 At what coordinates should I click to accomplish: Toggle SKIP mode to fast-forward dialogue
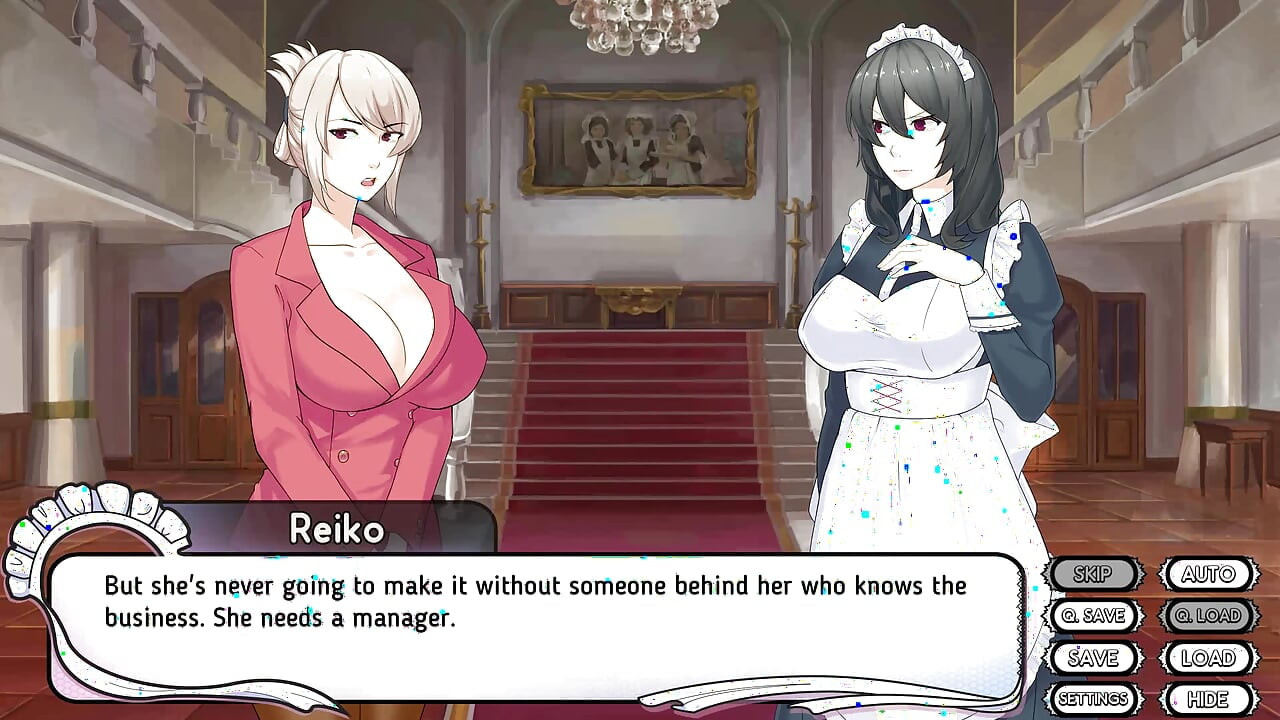[x=1094, y=574]
